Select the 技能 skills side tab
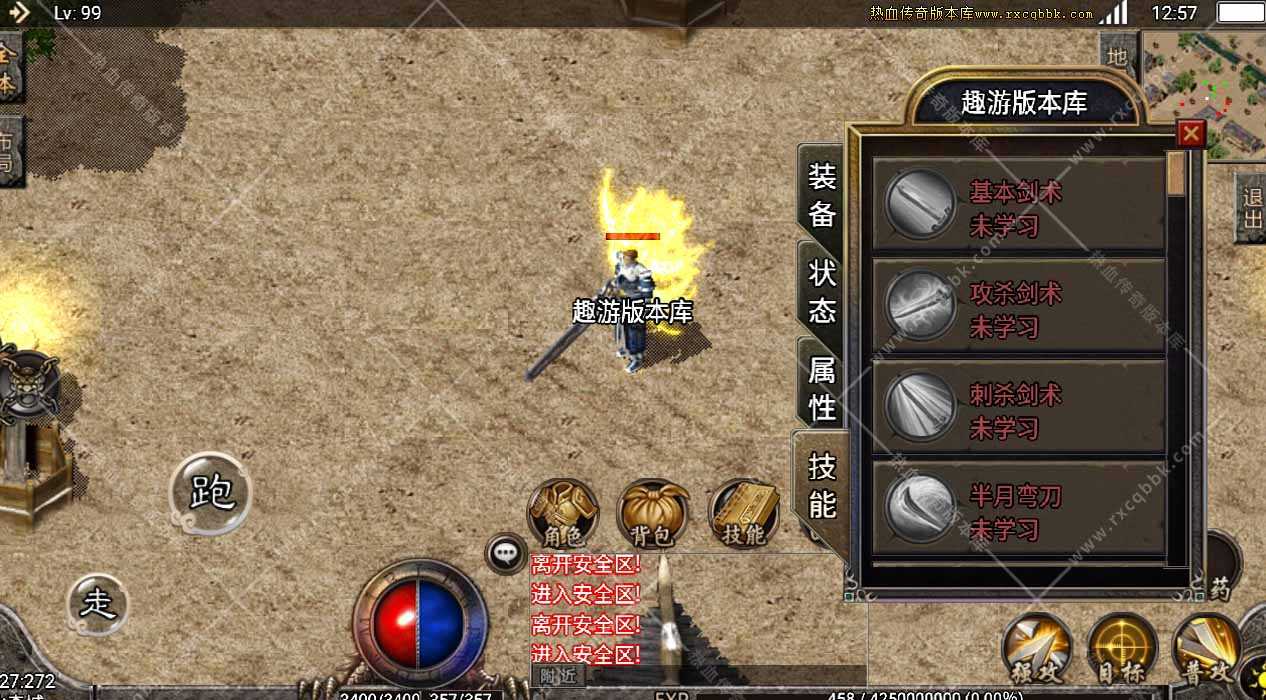 822,485
